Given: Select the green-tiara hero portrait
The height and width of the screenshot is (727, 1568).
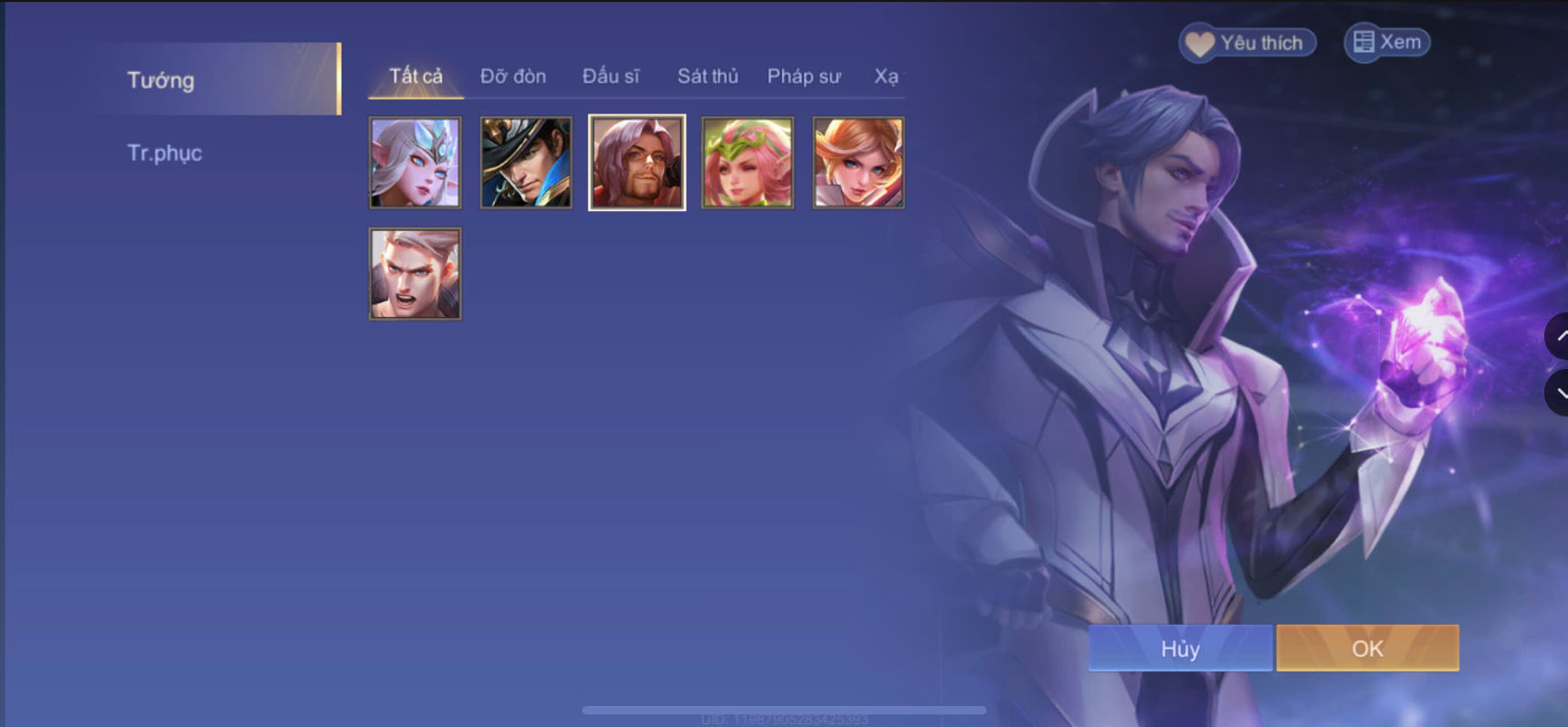Looking at the screenshot, I should pyautogui.click(x=747, y=163).
